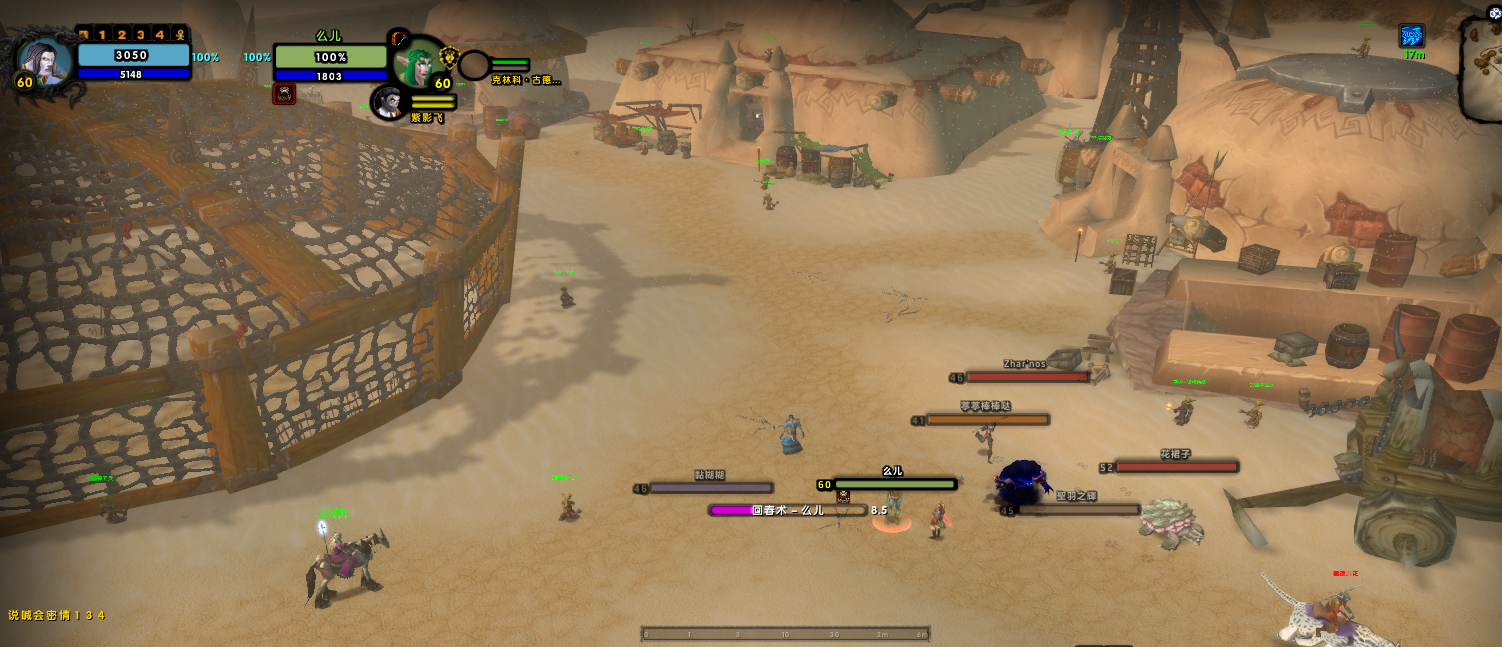Click the round tracking button above minimap

(x=1494, y=13)
